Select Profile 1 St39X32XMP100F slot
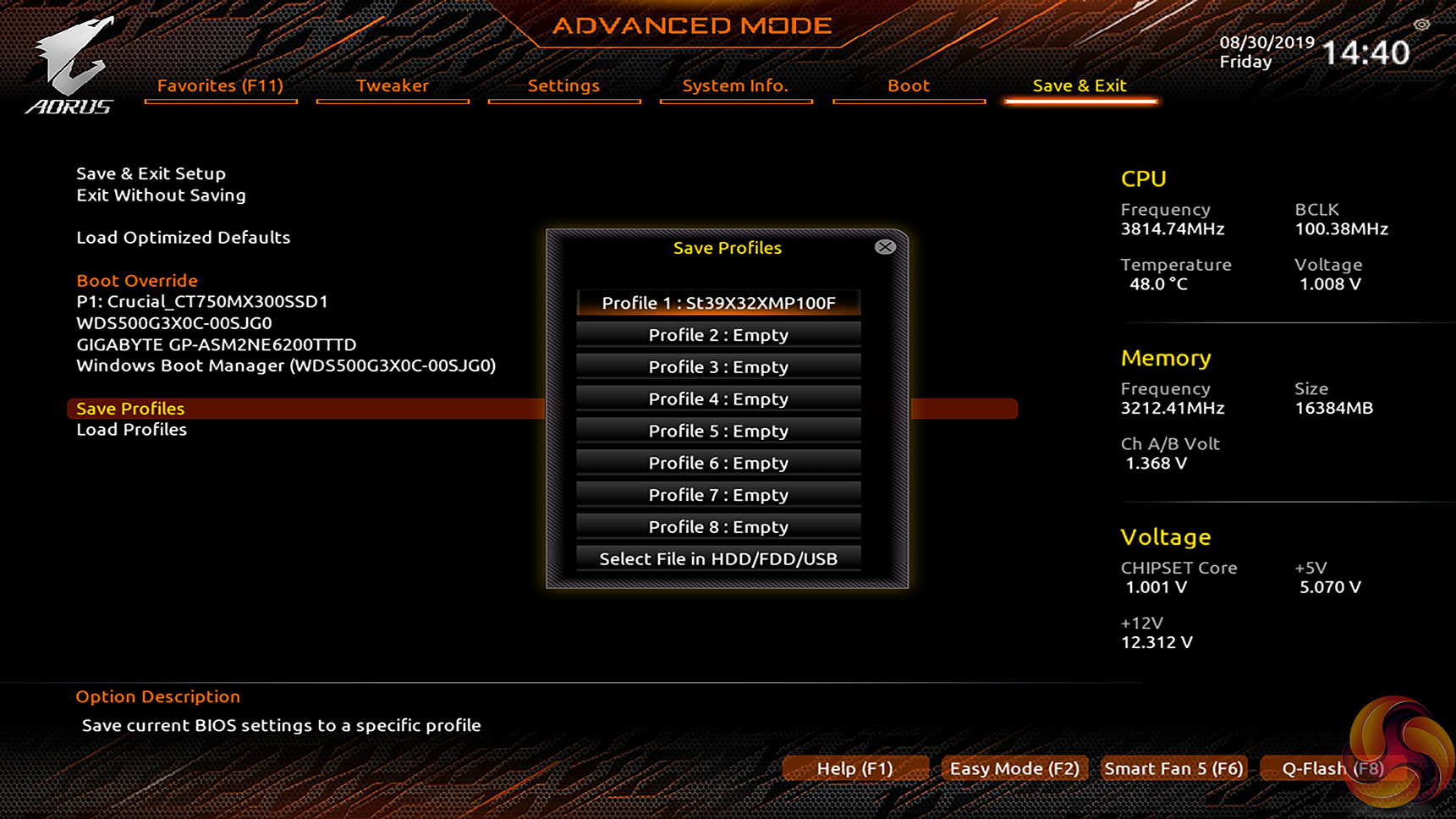 (718, 303)
